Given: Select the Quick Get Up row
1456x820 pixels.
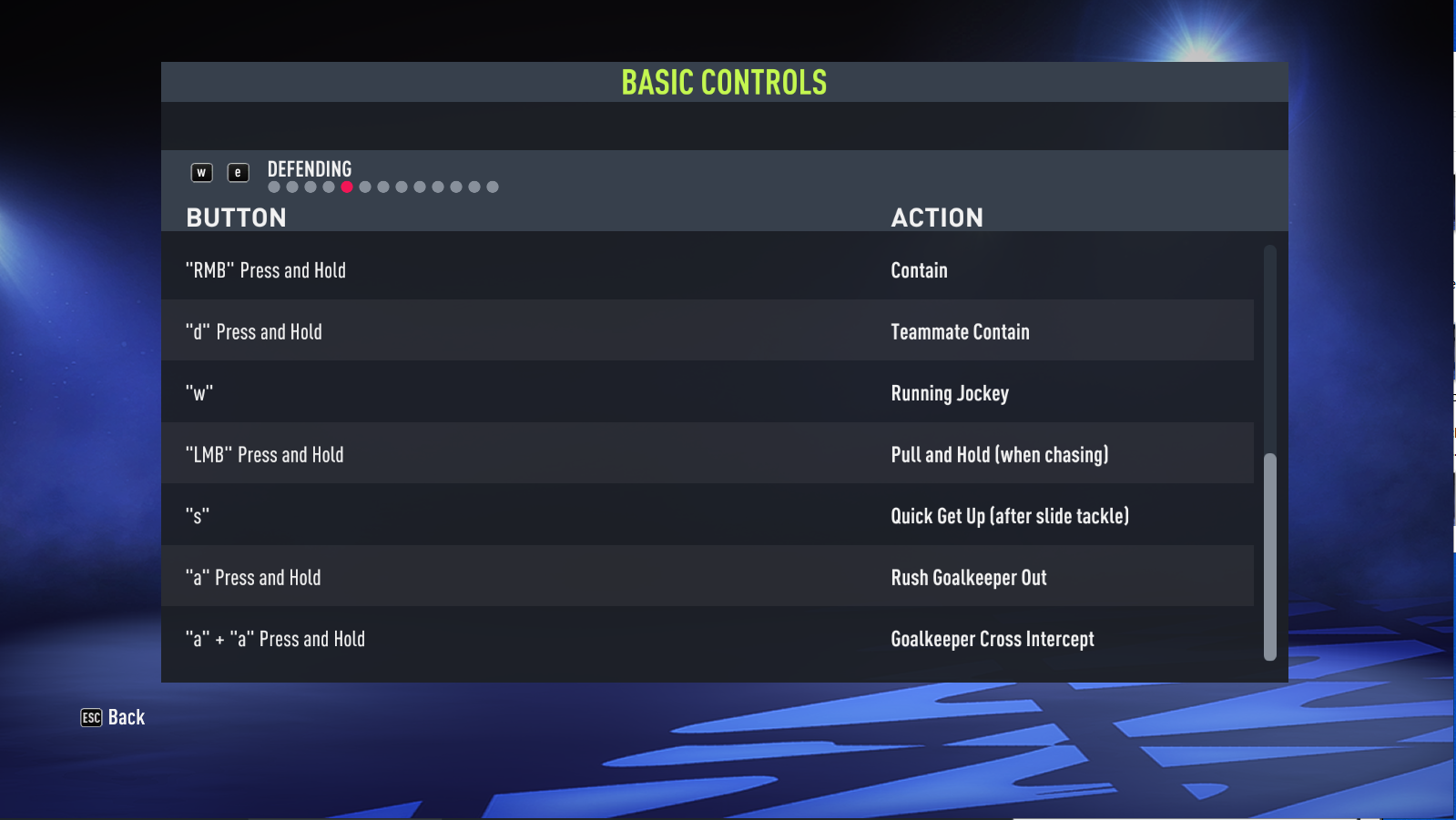Looking at the screenshot, I should point(1010,516).
